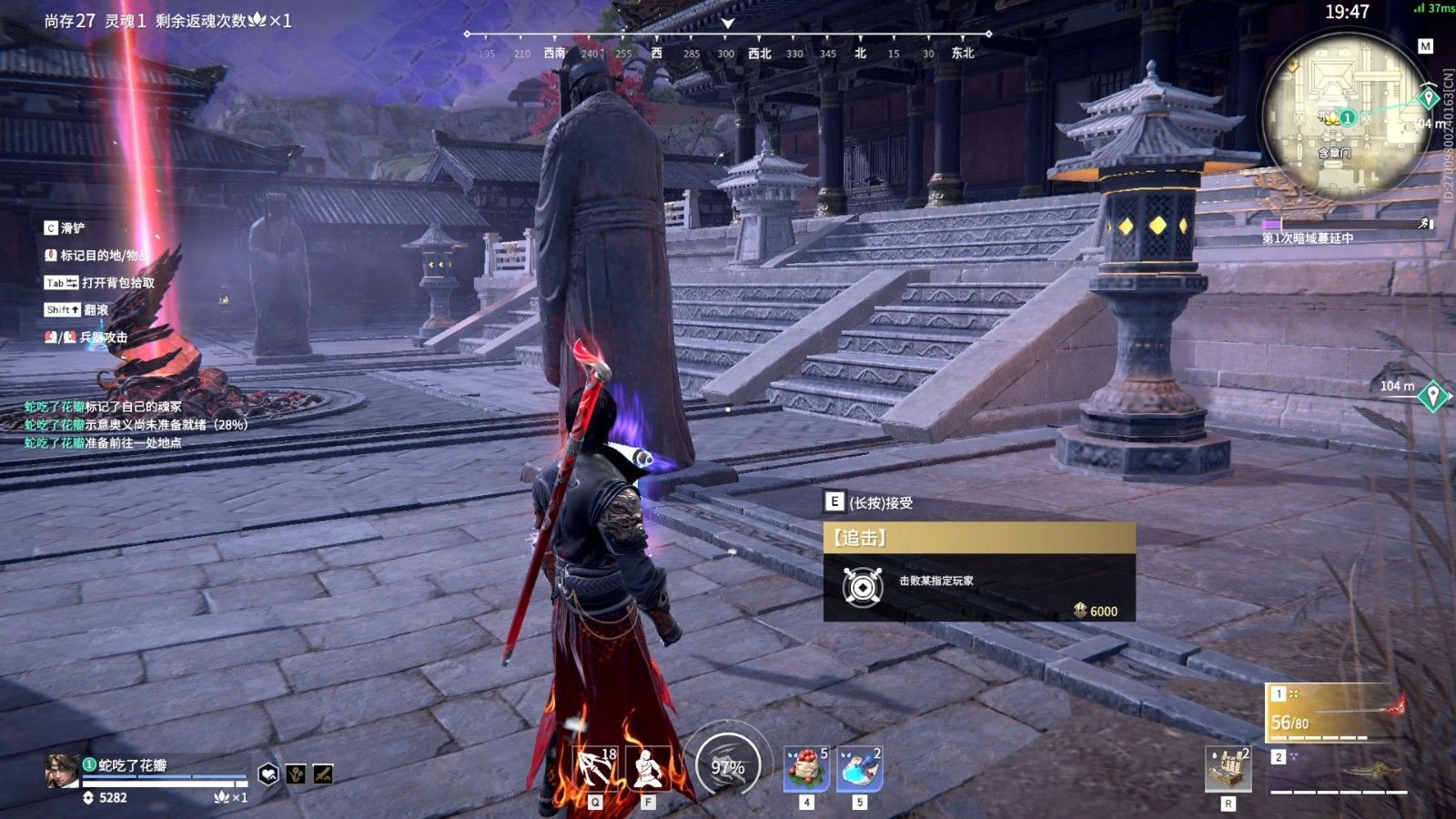The width and height of the screenshot is (1456, 819).
Task: Activate the kneeling figure ability icon
Action: (648, 769)
